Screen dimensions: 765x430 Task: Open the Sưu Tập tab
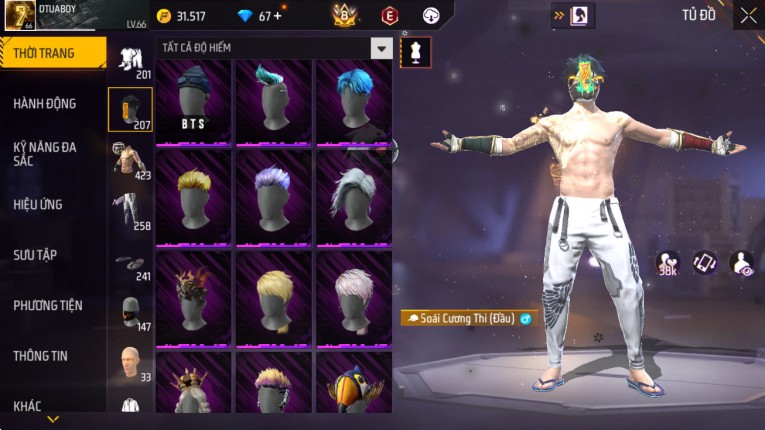35,255
